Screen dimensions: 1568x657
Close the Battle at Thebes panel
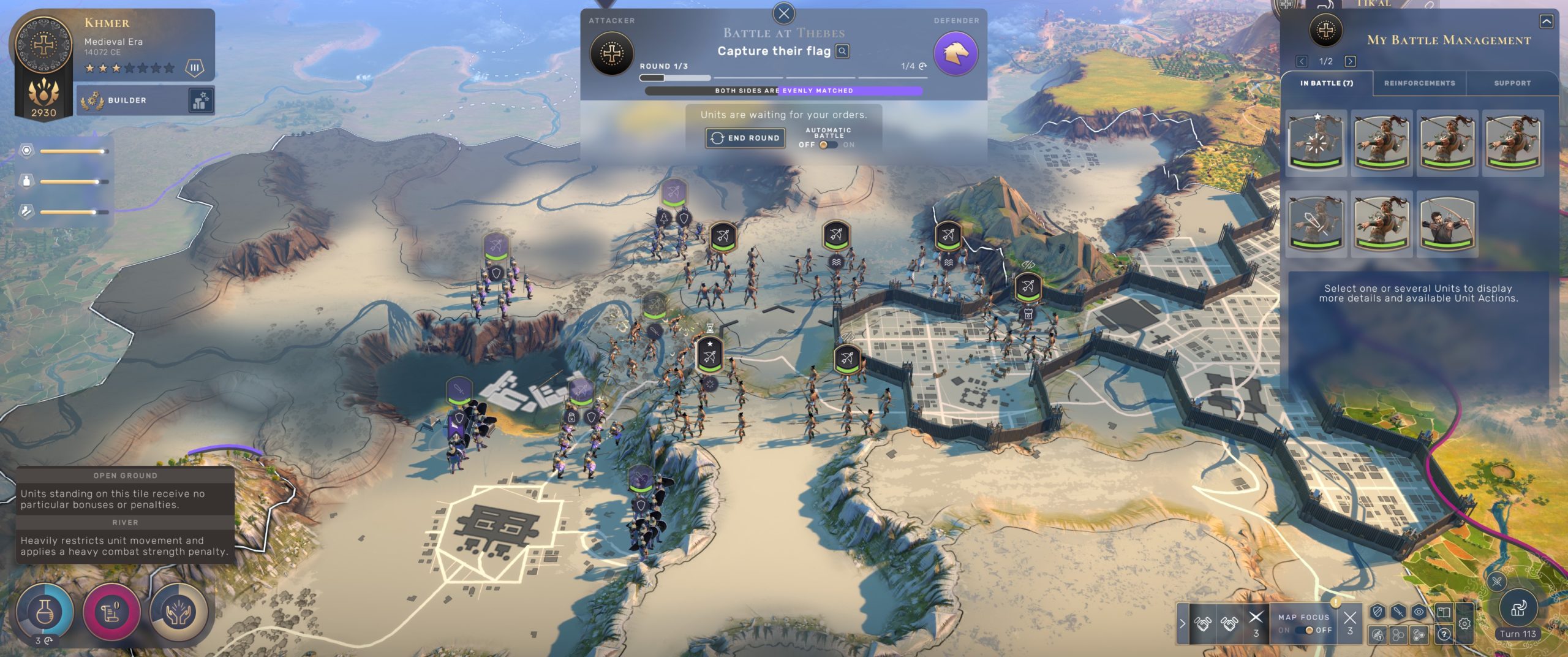(783, 13)
